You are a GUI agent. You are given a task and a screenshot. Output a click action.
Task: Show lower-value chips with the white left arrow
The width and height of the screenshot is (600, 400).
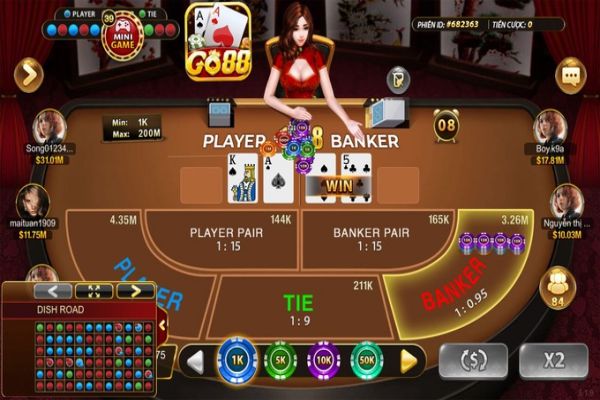[197, 359]
